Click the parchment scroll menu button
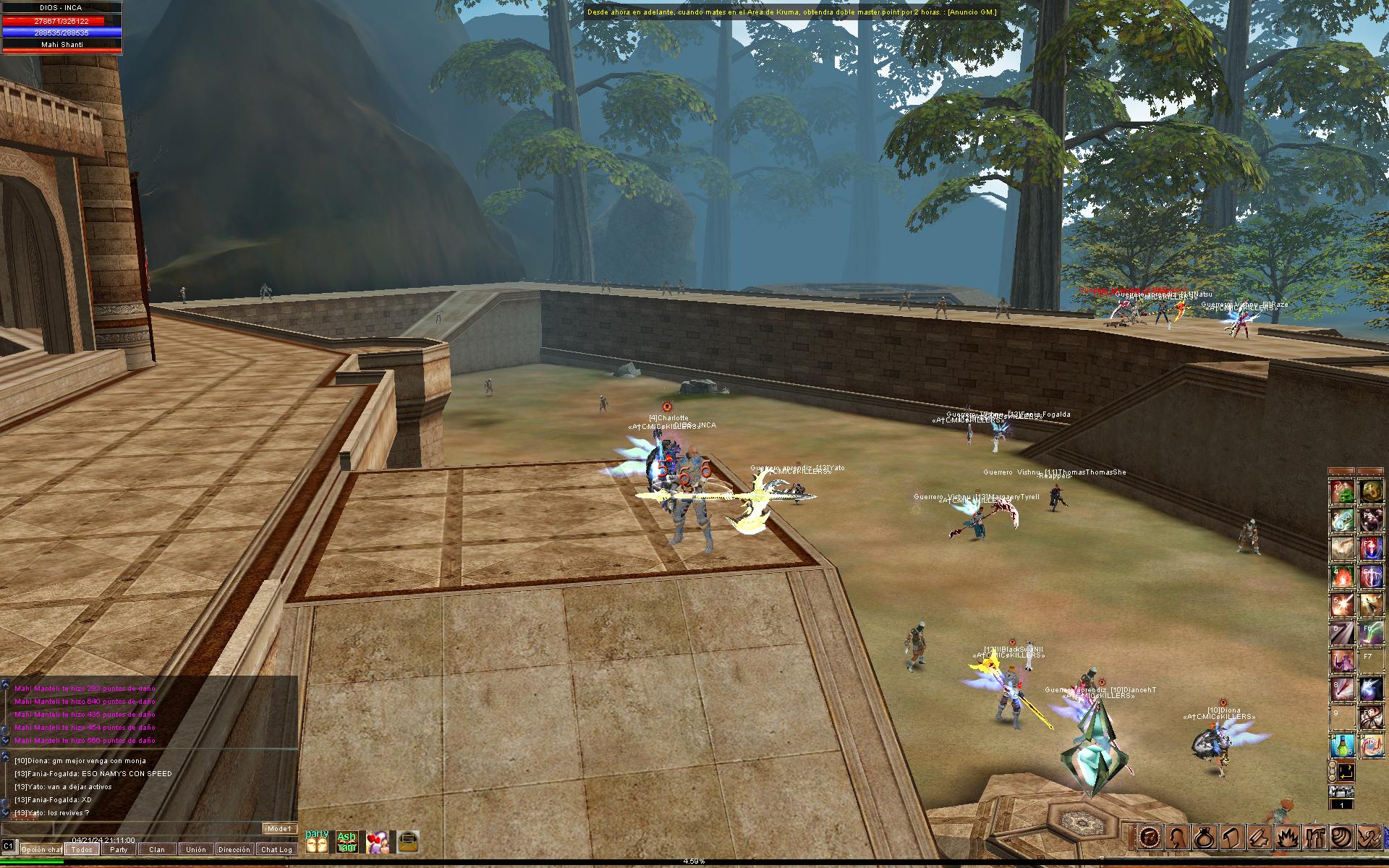 [1232, 837]
